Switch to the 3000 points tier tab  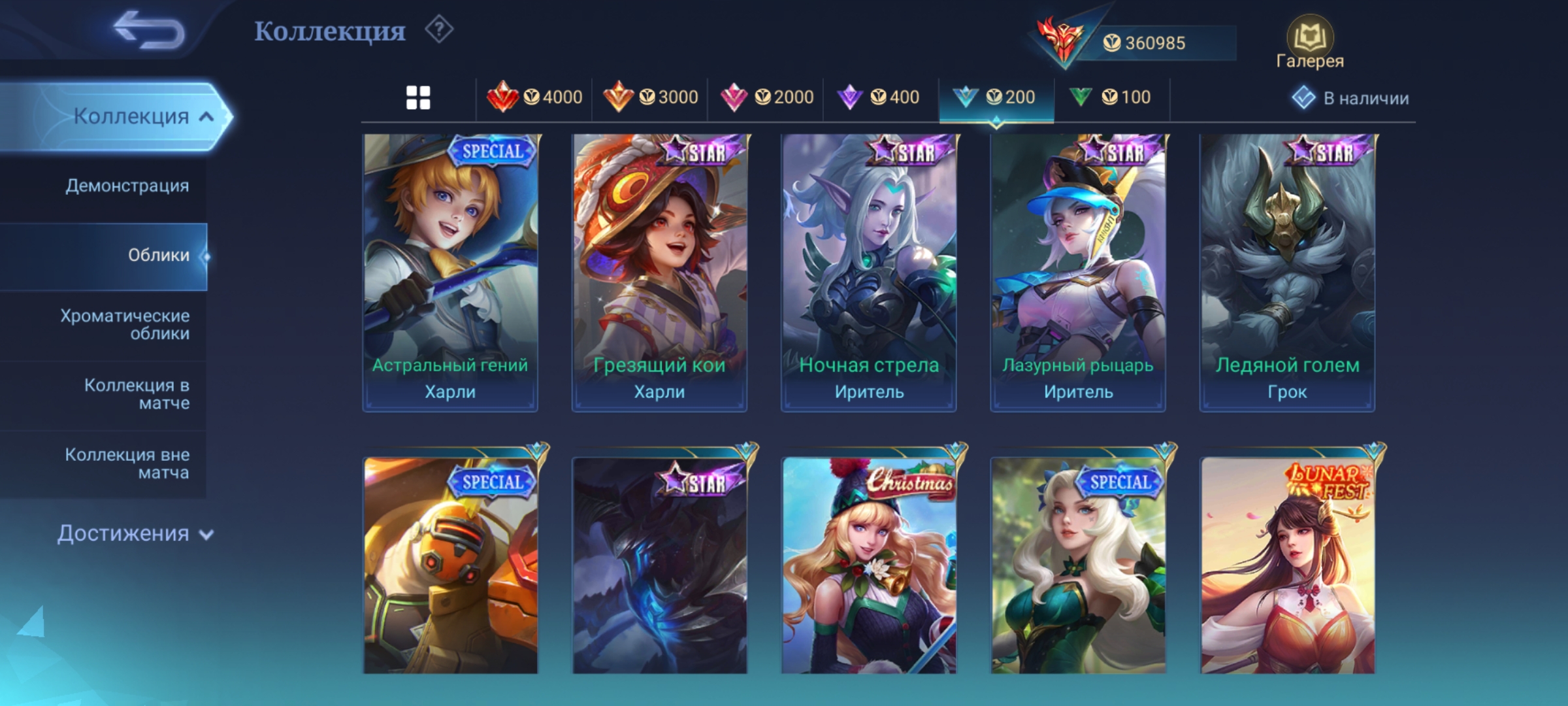click(650, 98)
